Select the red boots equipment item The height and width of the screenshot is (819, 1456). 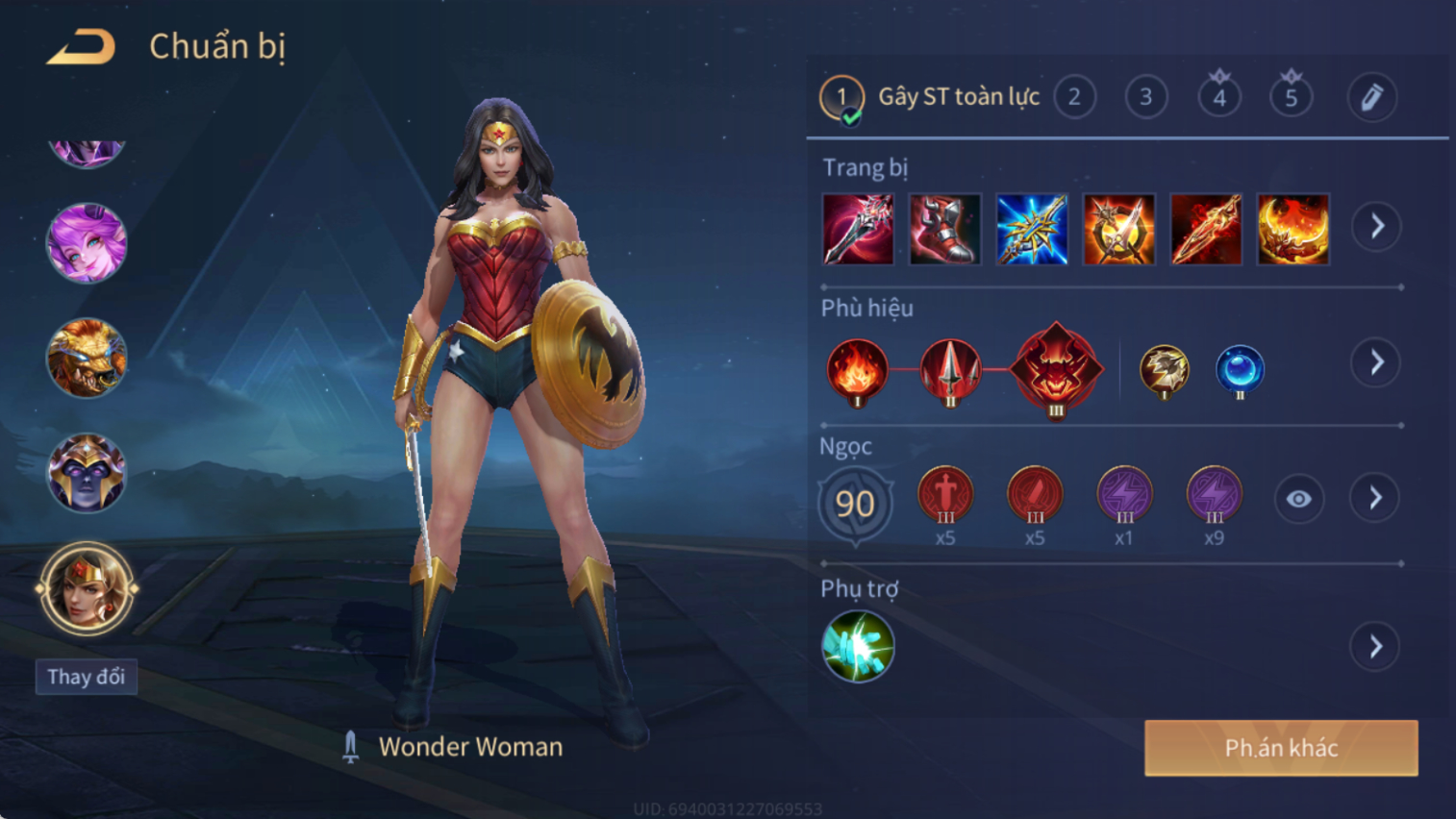944,229
